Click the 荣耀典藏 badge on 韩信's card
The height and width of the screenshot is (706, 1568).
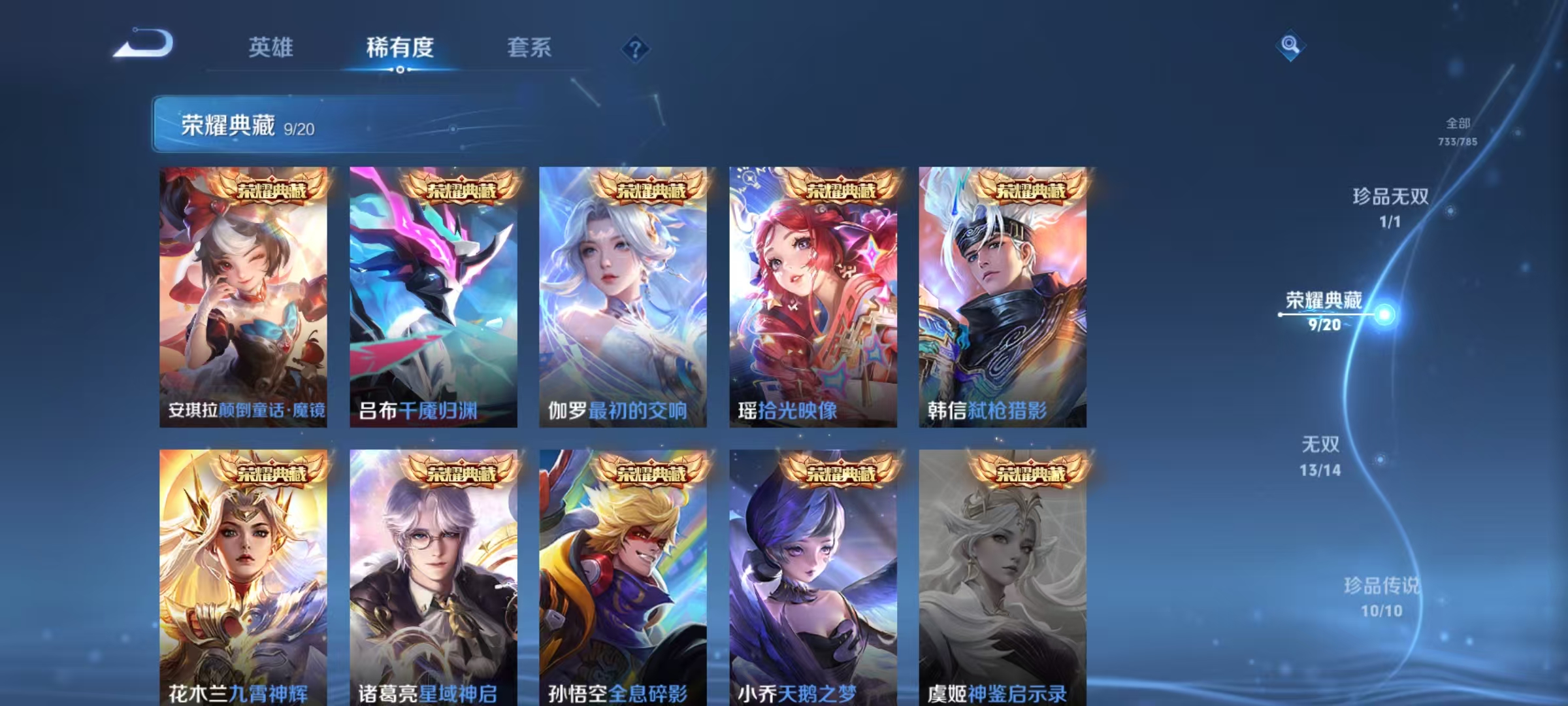point(1032,190)
